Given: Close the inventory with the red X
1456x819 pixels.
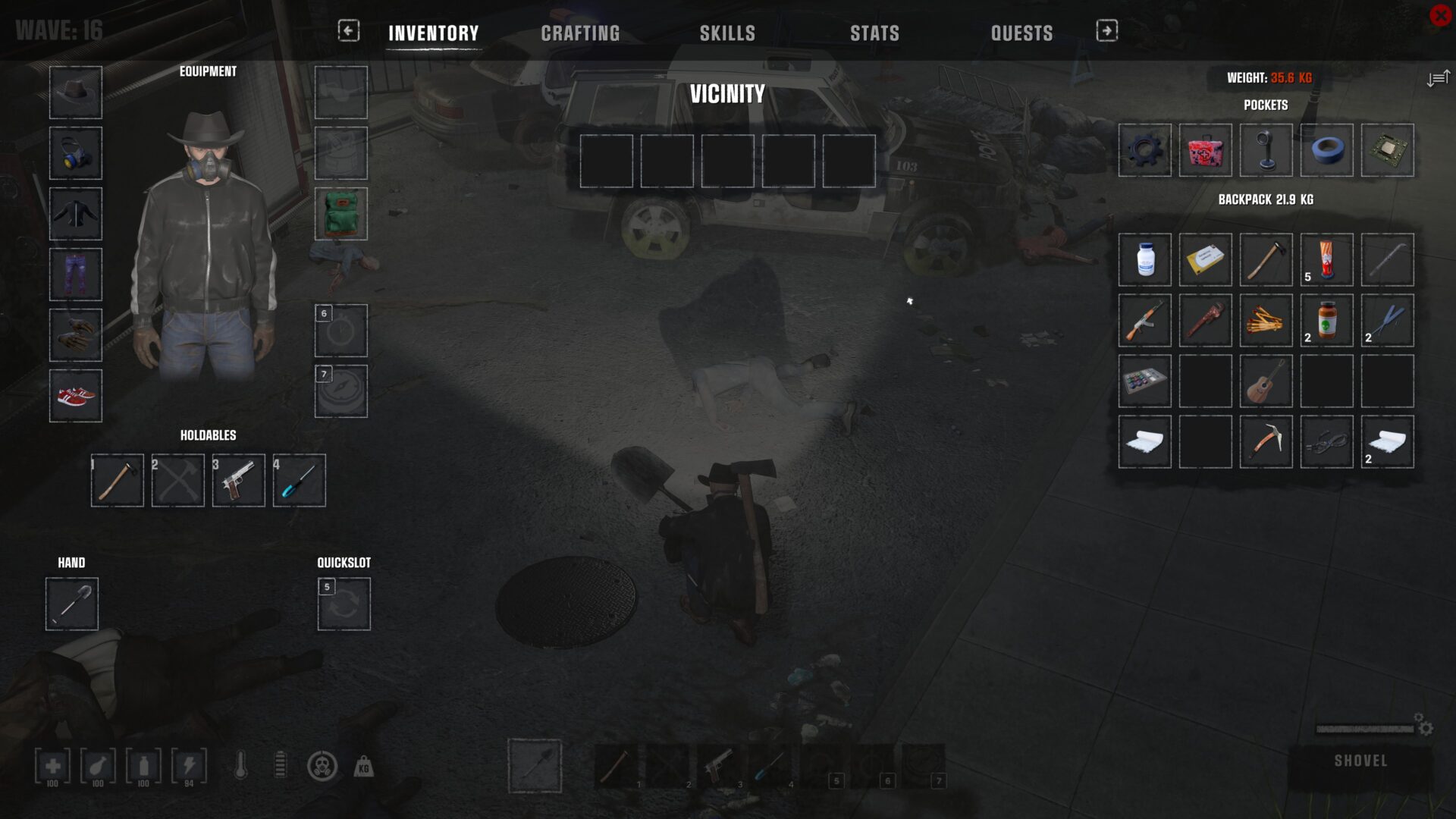Looking at the screenshot, I should click(x=1440, y=15).
